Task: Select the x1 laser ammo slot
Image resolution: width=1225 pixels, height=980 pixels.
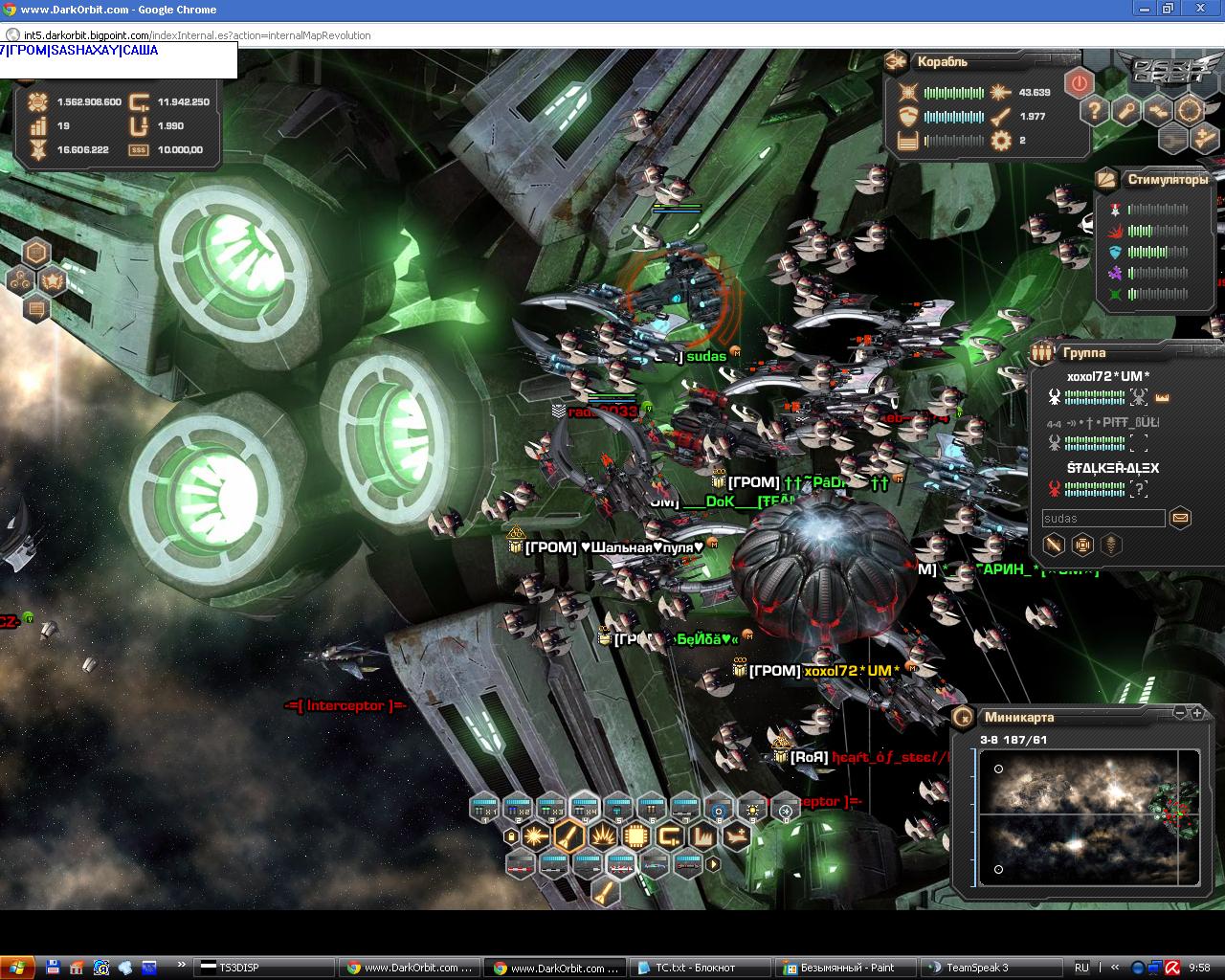Action: [484, 809]
